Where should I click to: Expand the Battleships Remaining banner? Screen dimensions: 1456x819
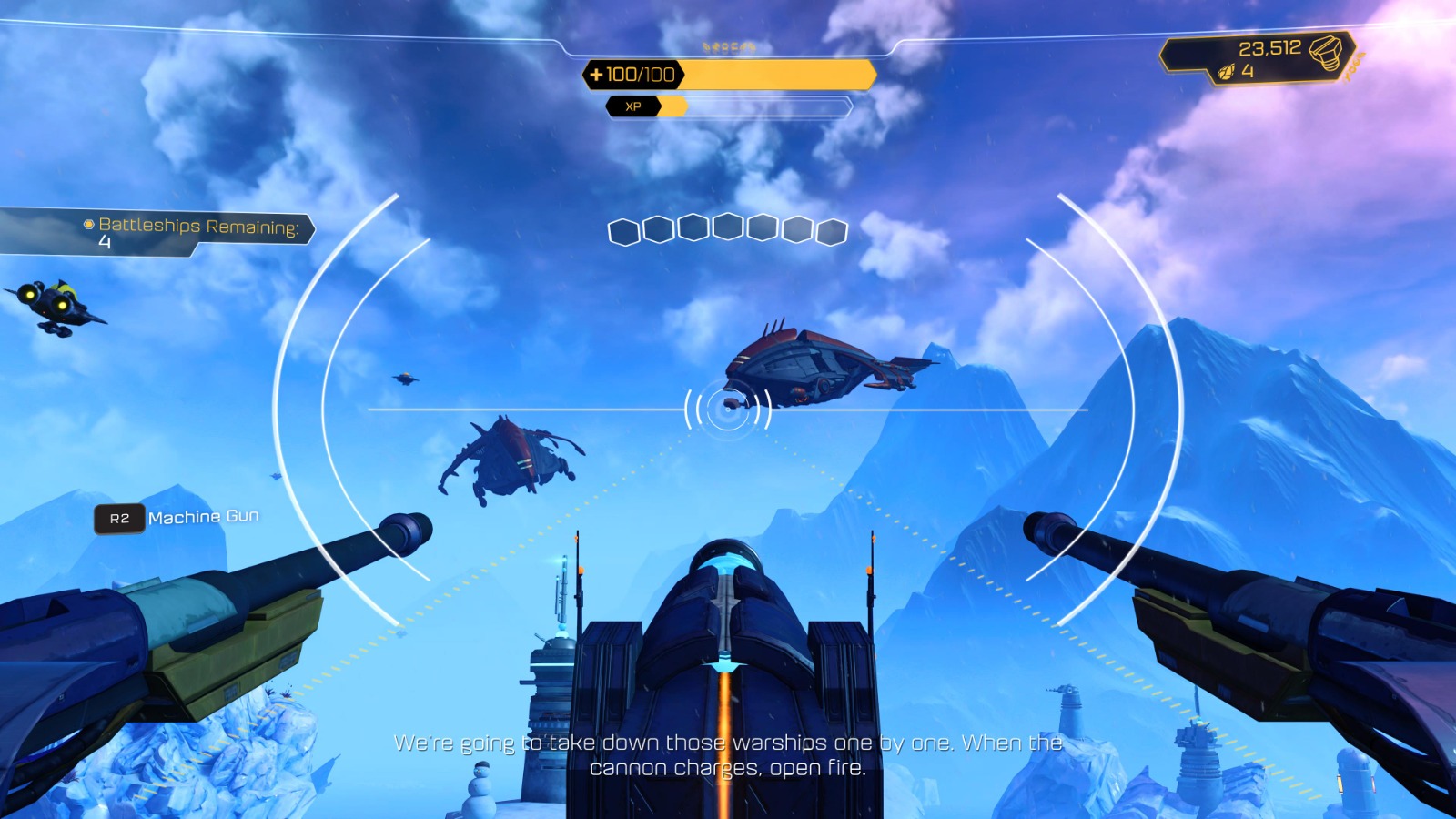tap(196, 227)
